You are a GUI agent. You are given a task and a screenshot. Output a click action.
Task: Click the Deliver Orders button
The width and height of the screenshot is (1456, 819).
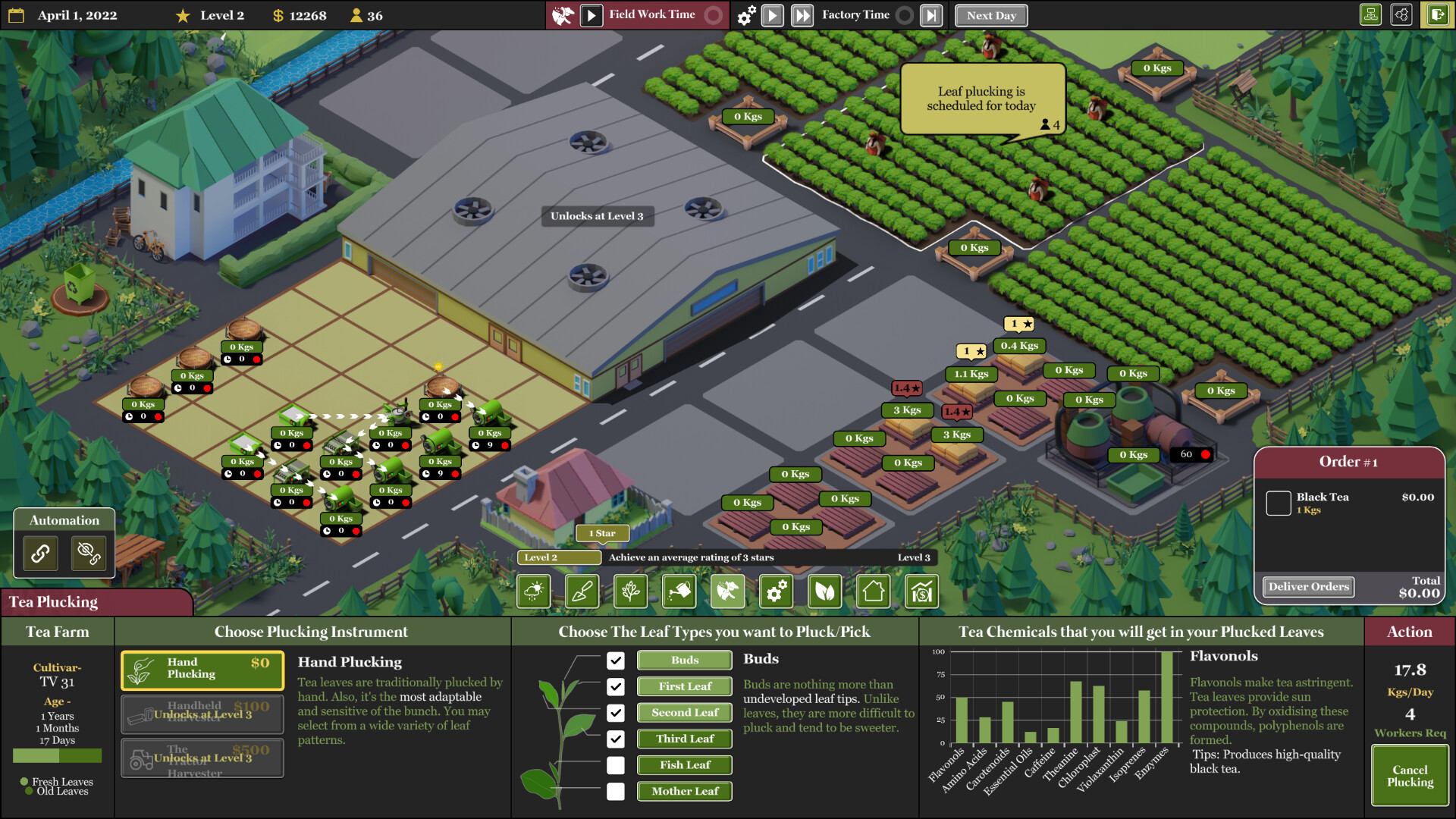click(1308, 586)
